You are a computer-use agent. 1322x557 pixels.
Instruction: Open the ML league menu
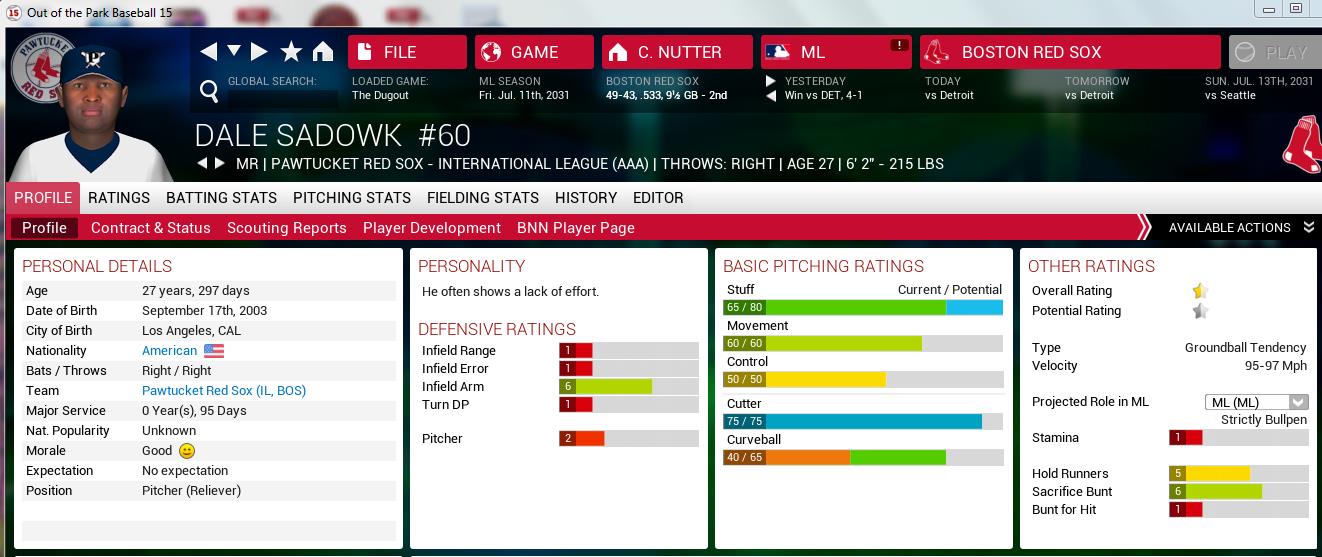click(835, 52)
